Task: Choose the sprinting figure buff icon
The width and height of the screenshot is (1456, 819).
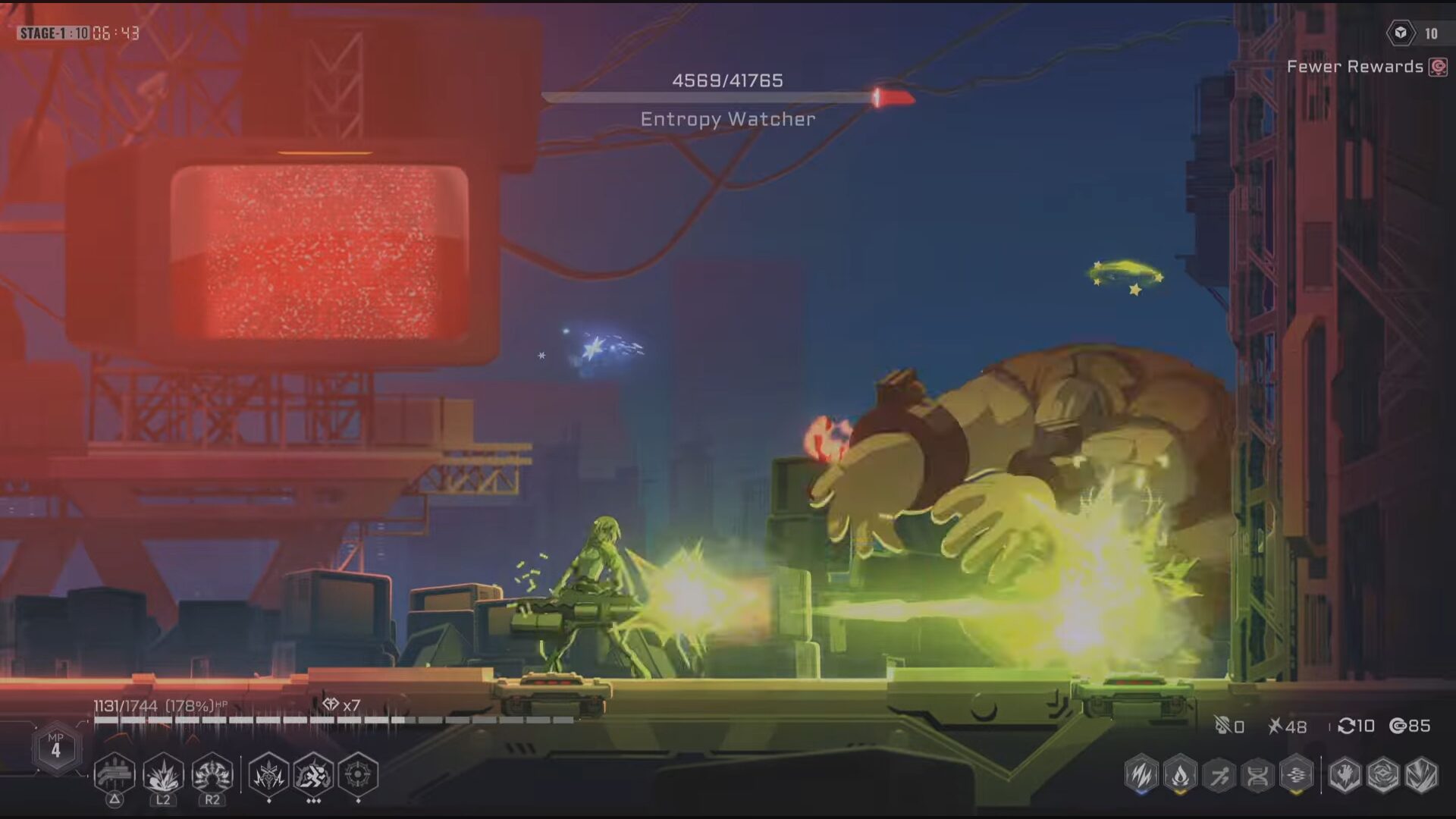Action: 1219,775
